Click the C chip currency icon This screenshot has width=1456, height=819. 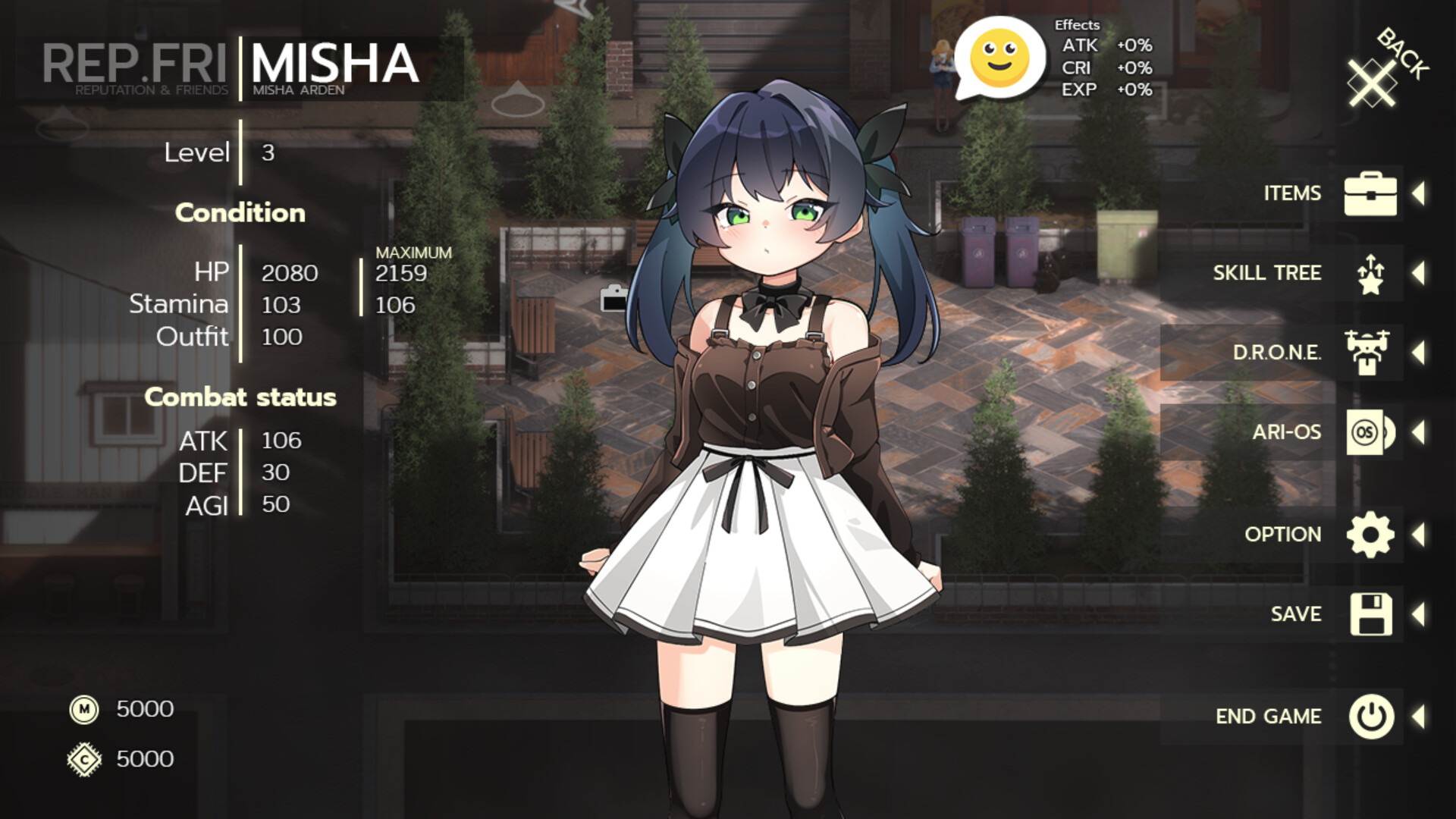coord(85,758)
